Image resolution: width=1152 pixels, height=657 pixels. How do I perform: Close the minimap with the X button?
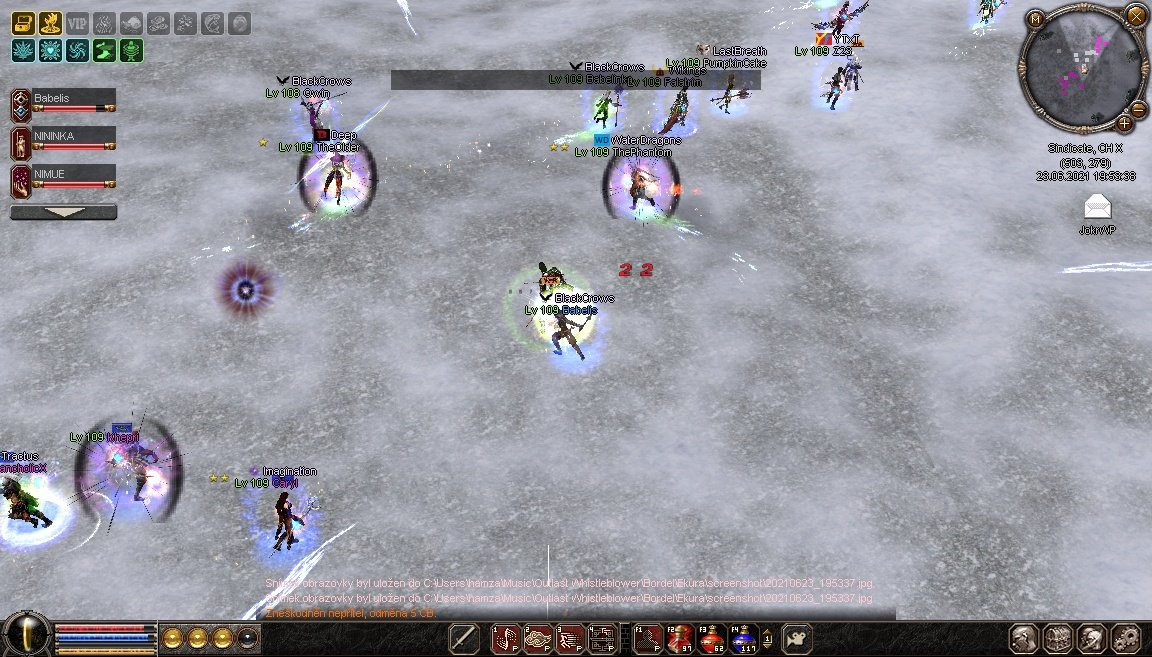pyautogui.click(x=1136, y=15)
